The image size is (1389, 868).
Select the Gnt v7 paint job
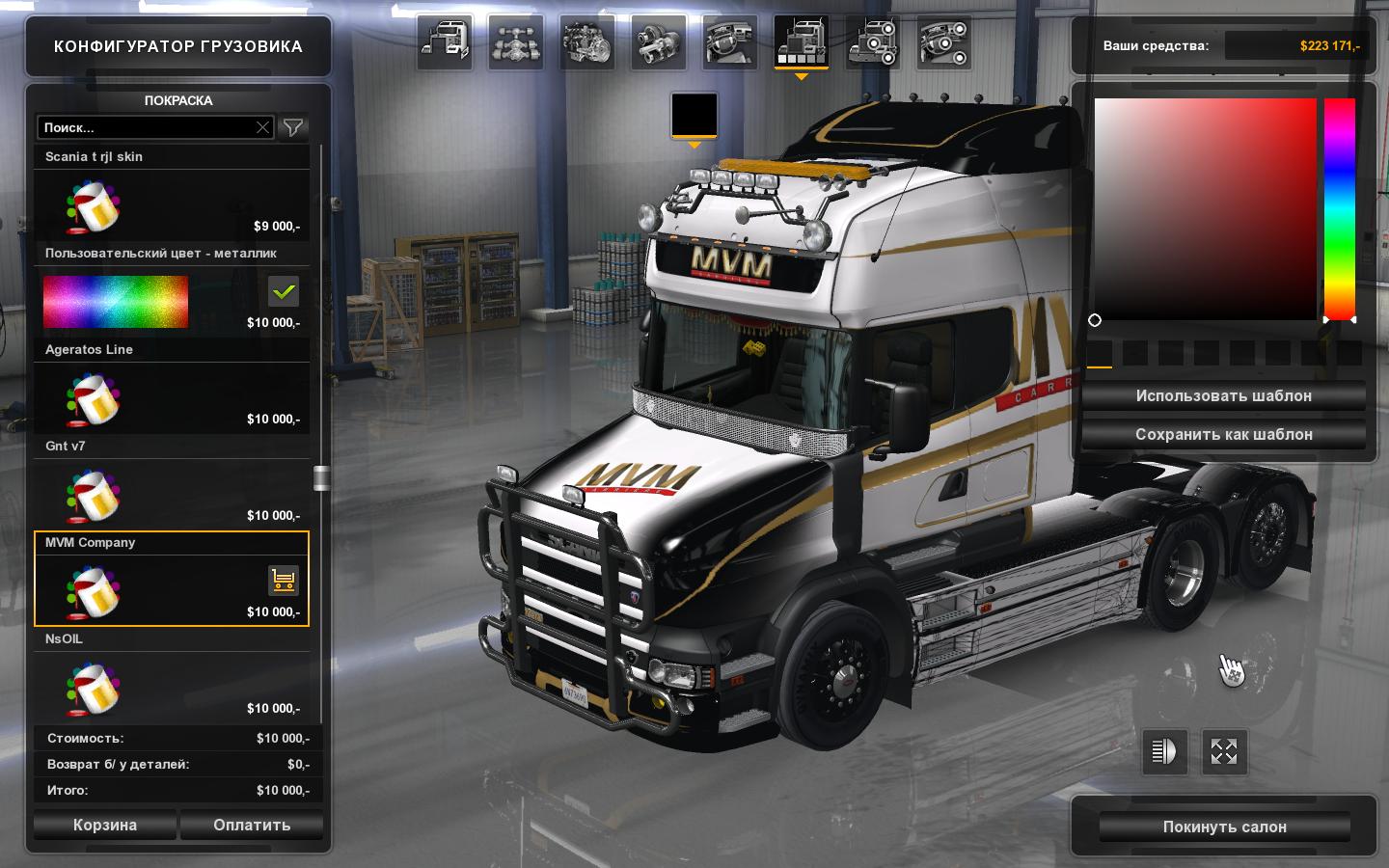(x=172, y=494)
